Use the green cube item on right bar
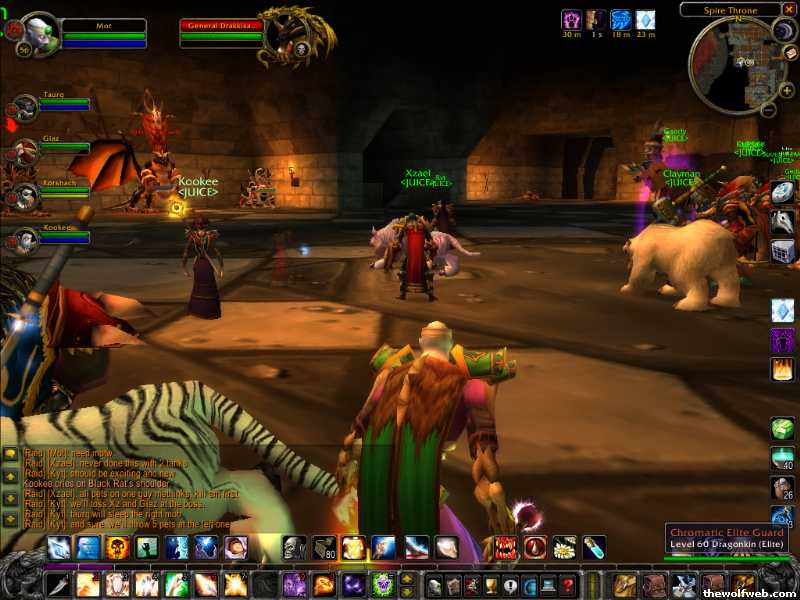The width and height of the screenshot is (800, 600). coord(783,429)
